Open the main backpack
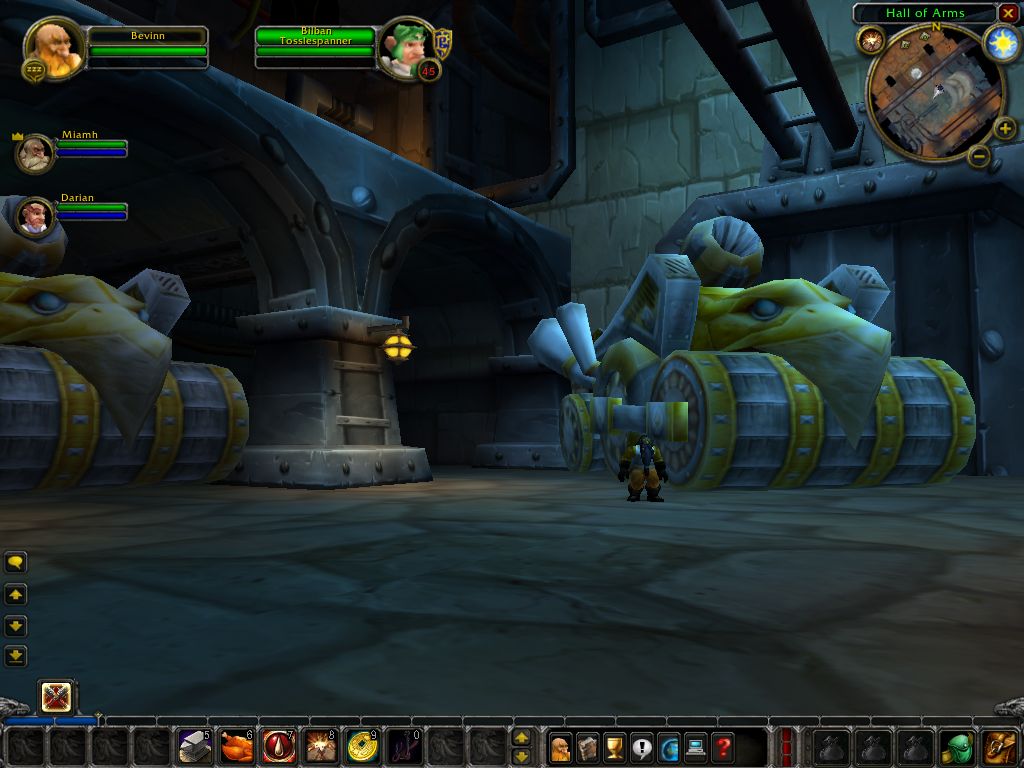 pos(1000,746)
